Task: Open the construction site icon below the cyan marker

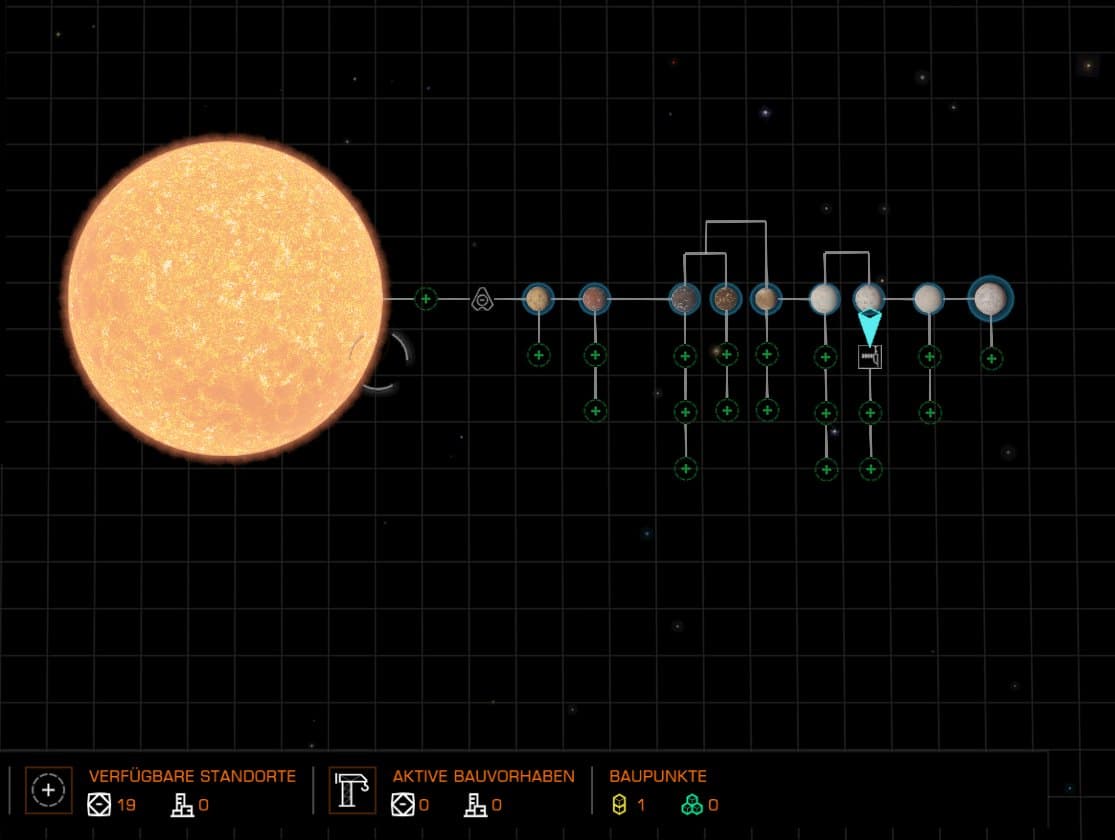Action: [870, 356]
